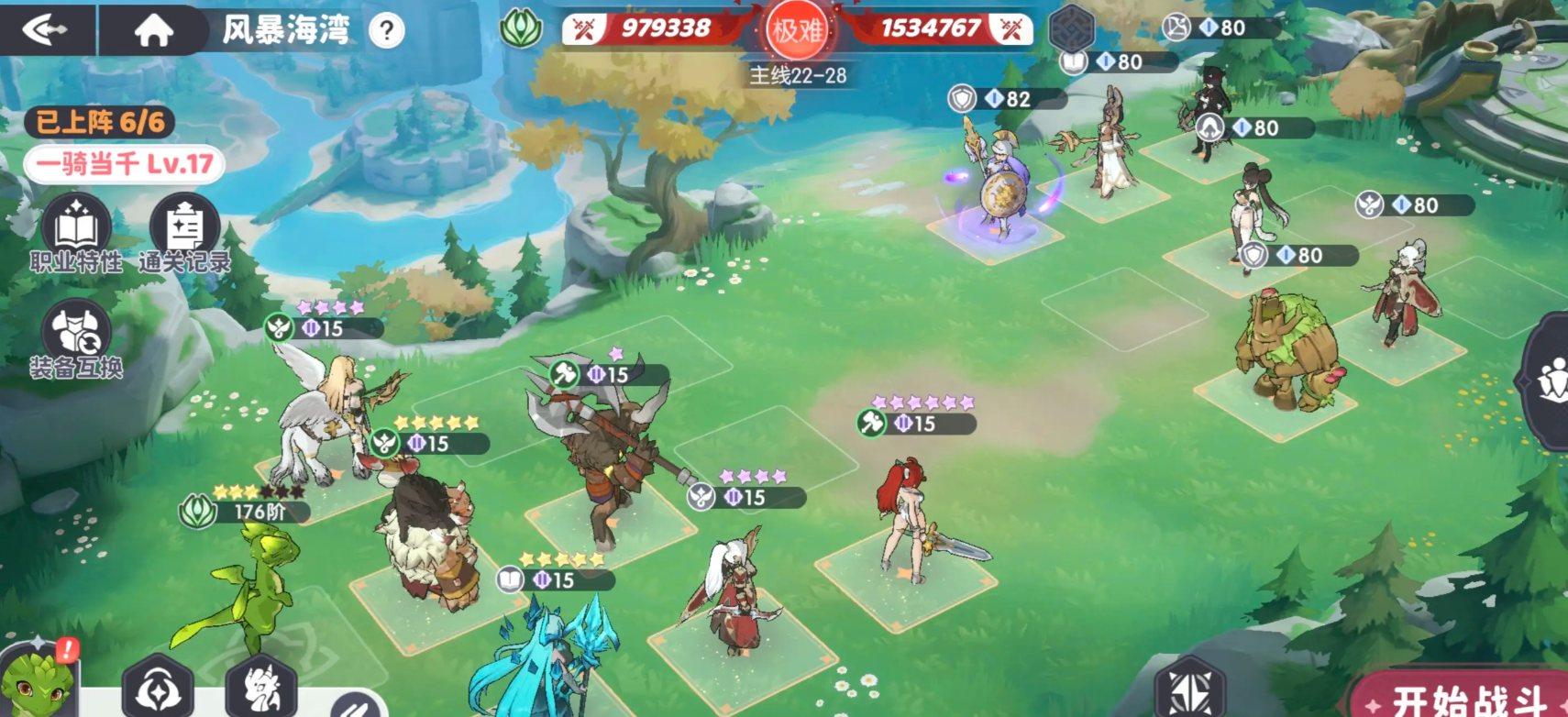Click the dark hexagon icon beside enemy power

(1071, 28)
